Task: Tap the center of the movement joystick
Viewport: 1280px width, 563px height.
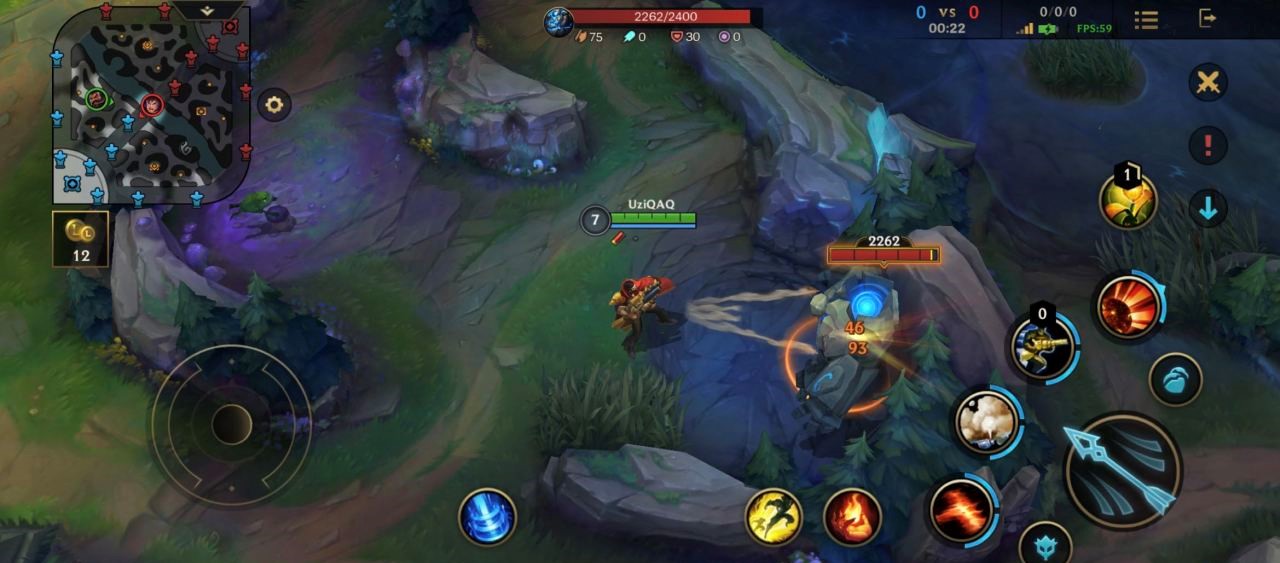Action: 231,424
